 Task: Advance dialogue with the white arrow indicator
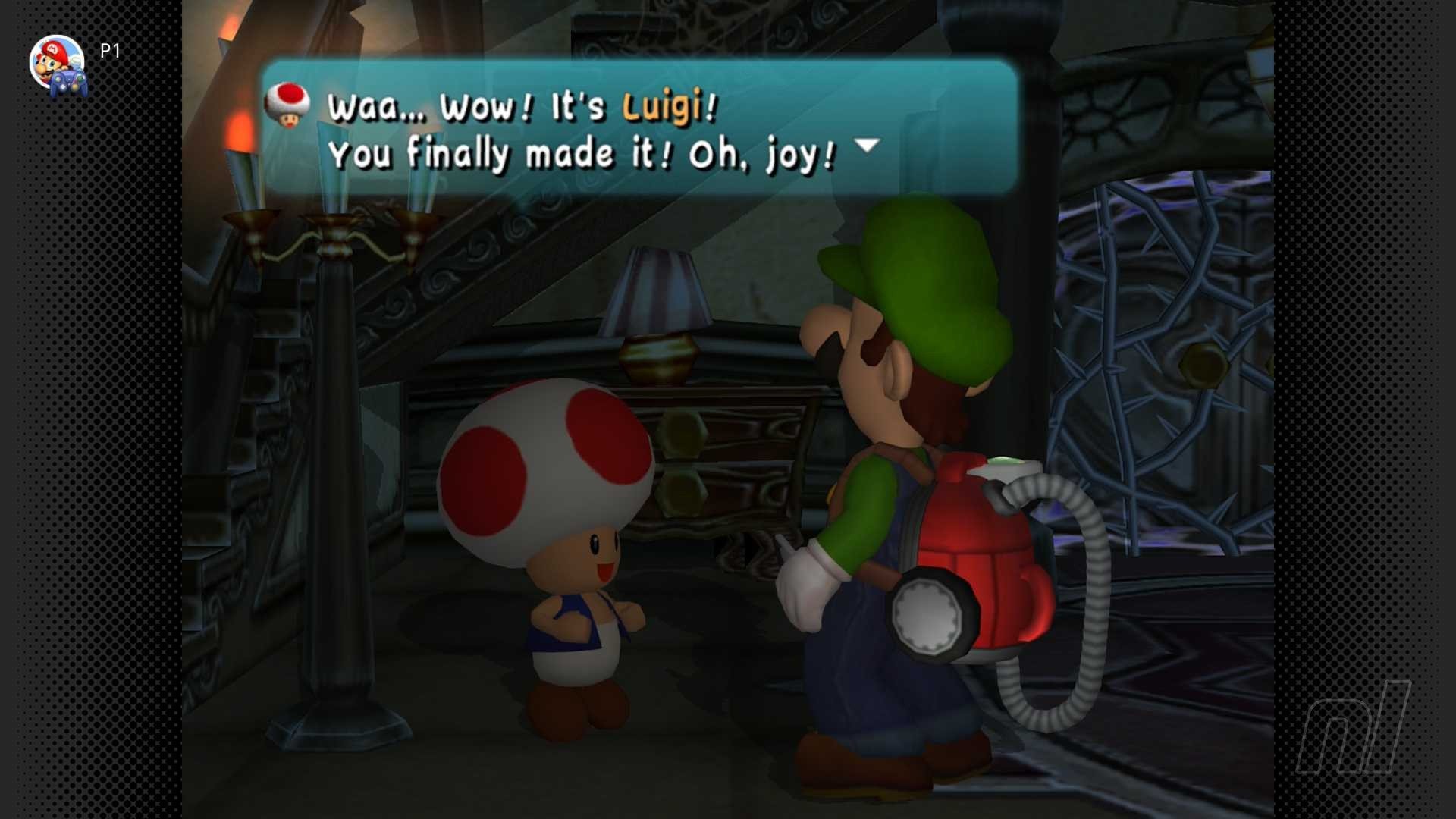tap(867, 144)
